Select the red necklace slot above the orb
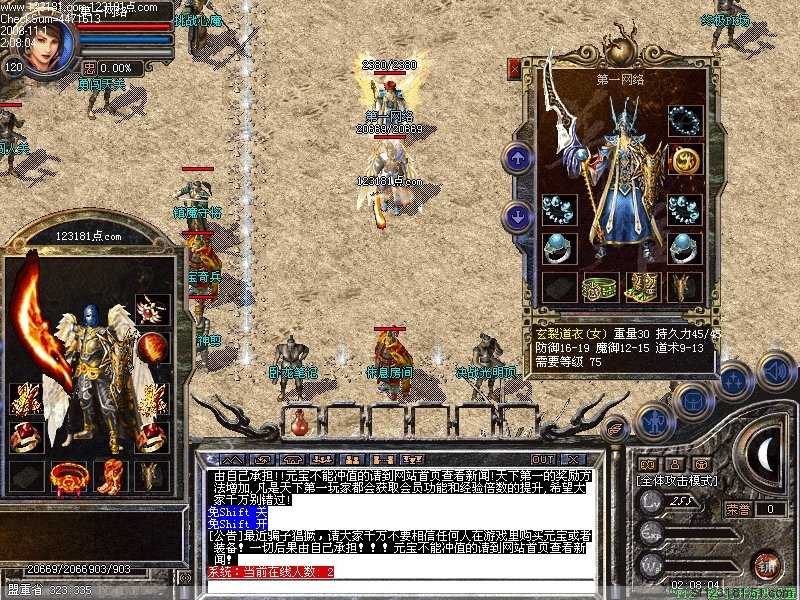This screenshot has width=800, height=600. (x=152, y=309)
